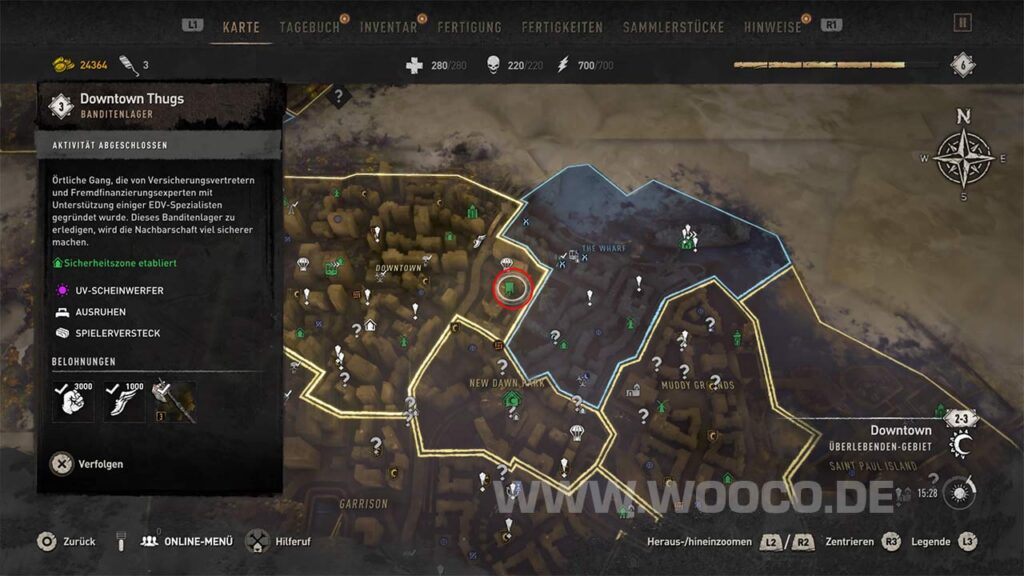Switch to the Tagebuch tab

coord(307,28)
